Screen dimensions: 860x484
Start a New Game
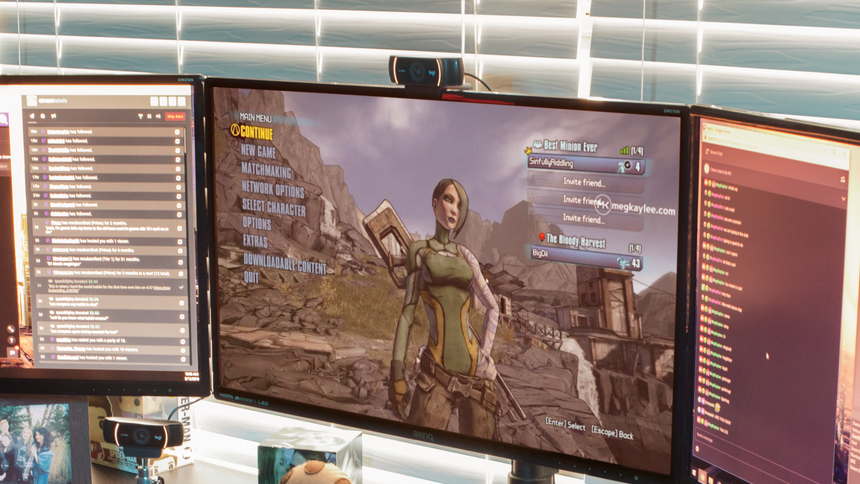click(x=258, y=151)
